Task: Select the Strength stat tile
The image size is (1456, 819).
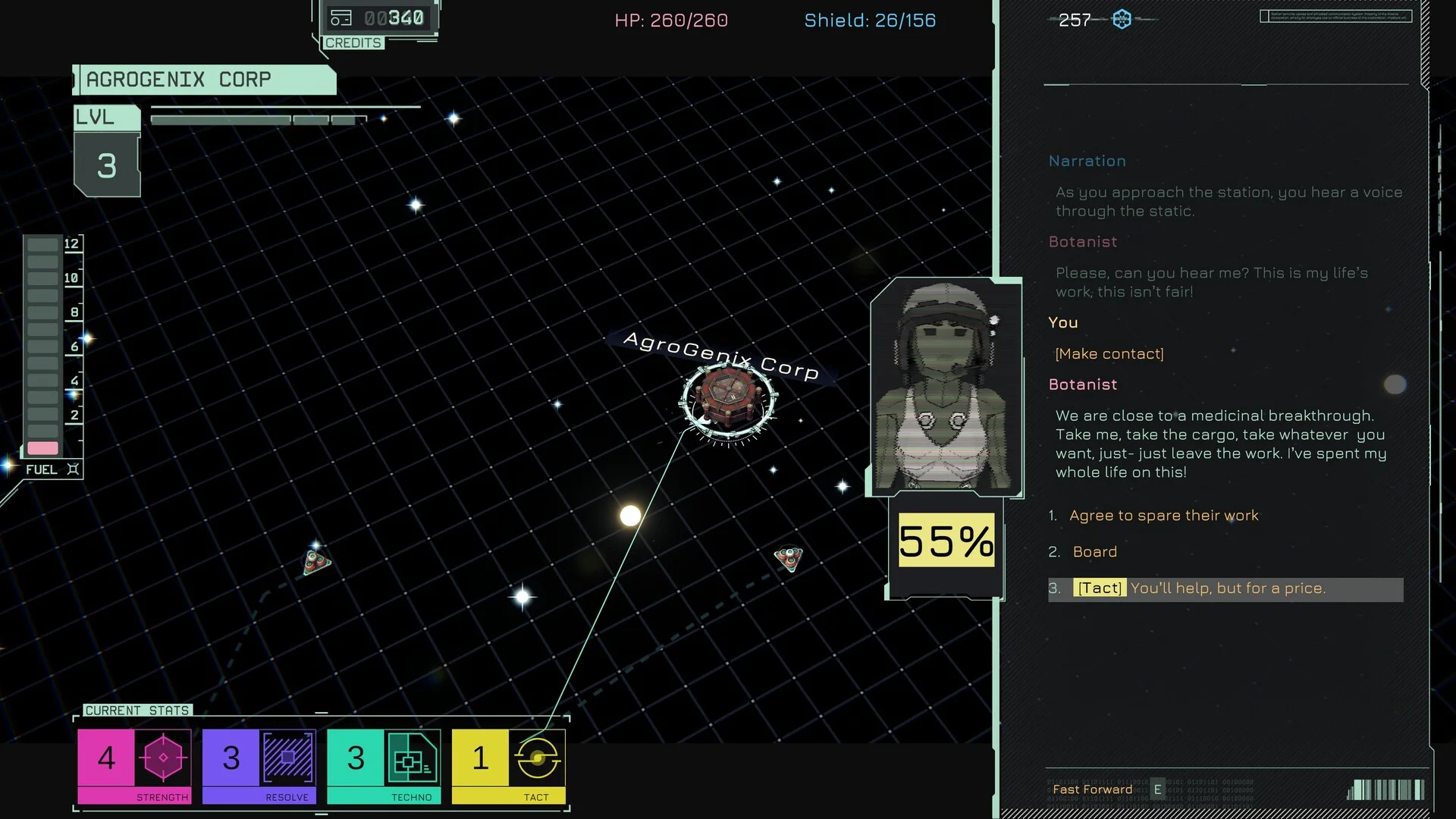Action: 134,765
